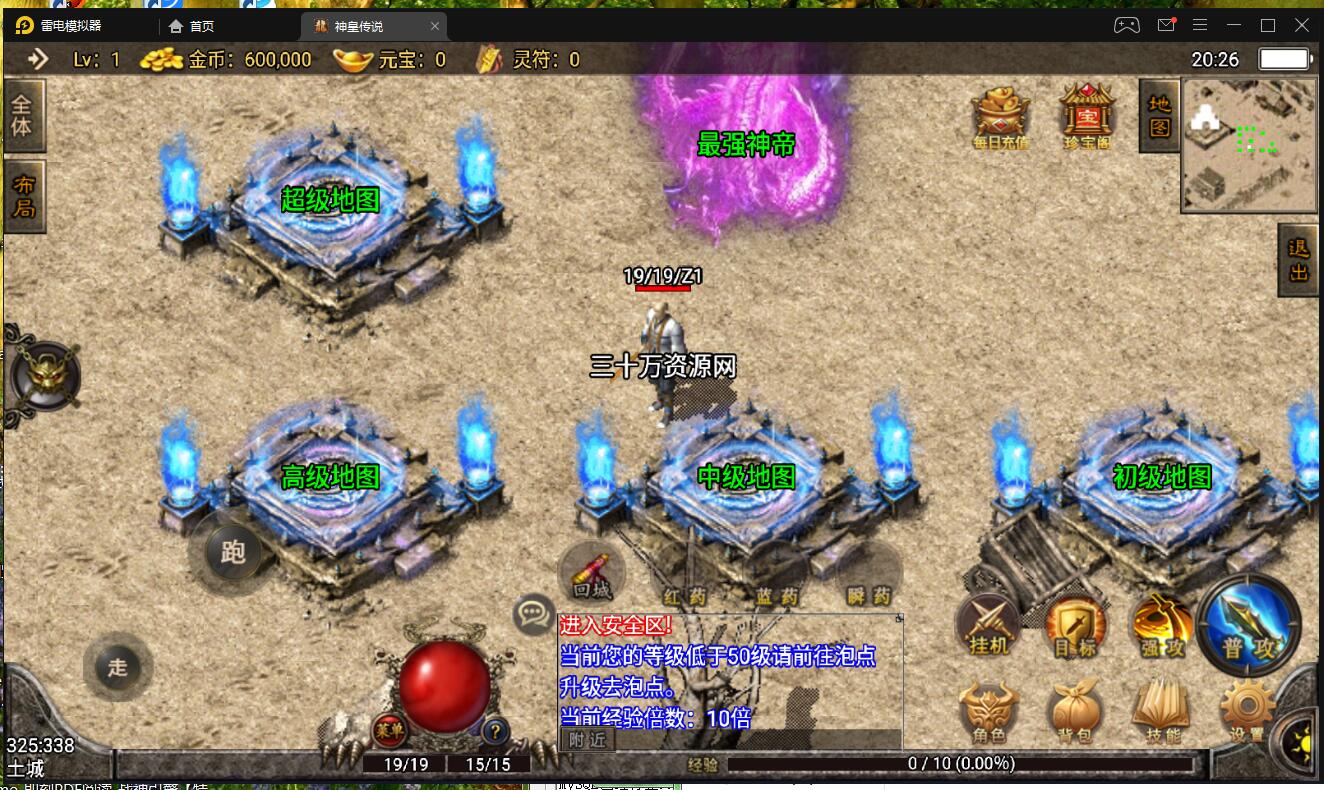Use the 红药 red potion slot
This screenshot has width=1324, height=790.
[684, 578]
